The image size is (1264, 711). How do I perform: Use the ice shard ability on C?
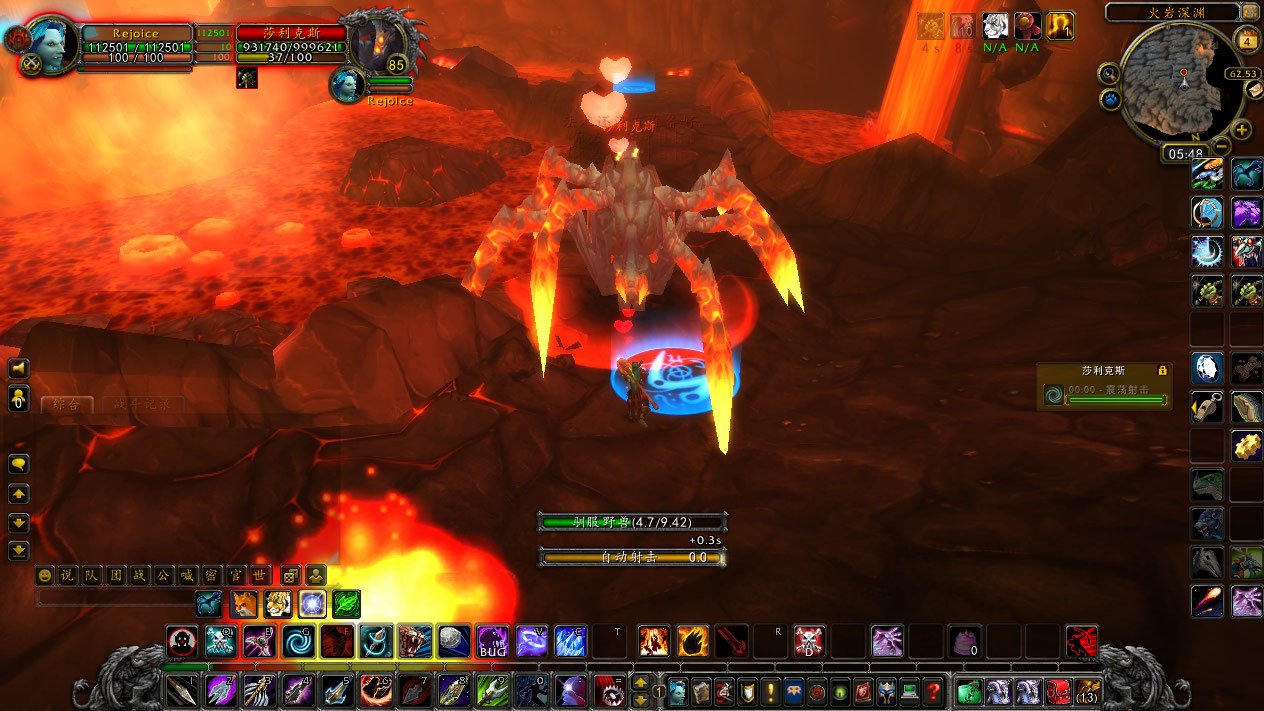point(570,641)
